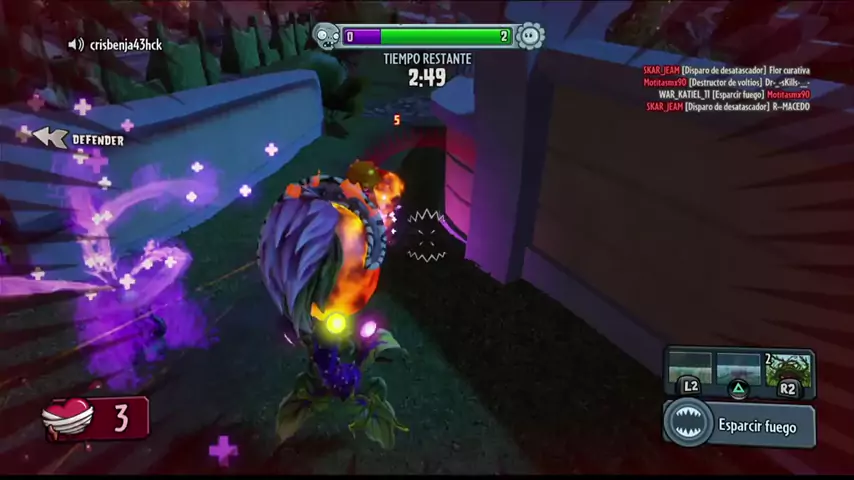Select the DEFENDER objective arrow marker
This screenshot has height=480, width=854.
pyautogui.click(x=50, y=138)
